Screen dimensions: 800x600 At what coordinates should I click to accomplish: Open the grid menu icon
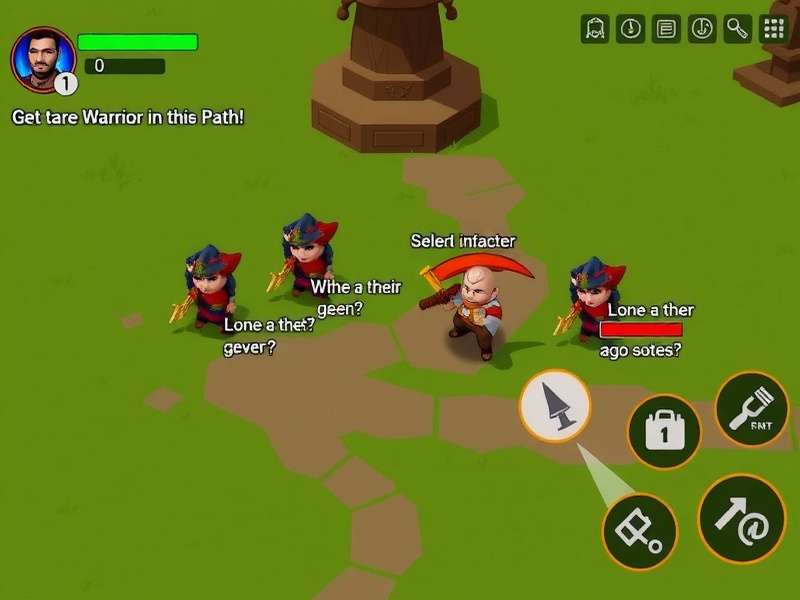[x=774, y=29]
